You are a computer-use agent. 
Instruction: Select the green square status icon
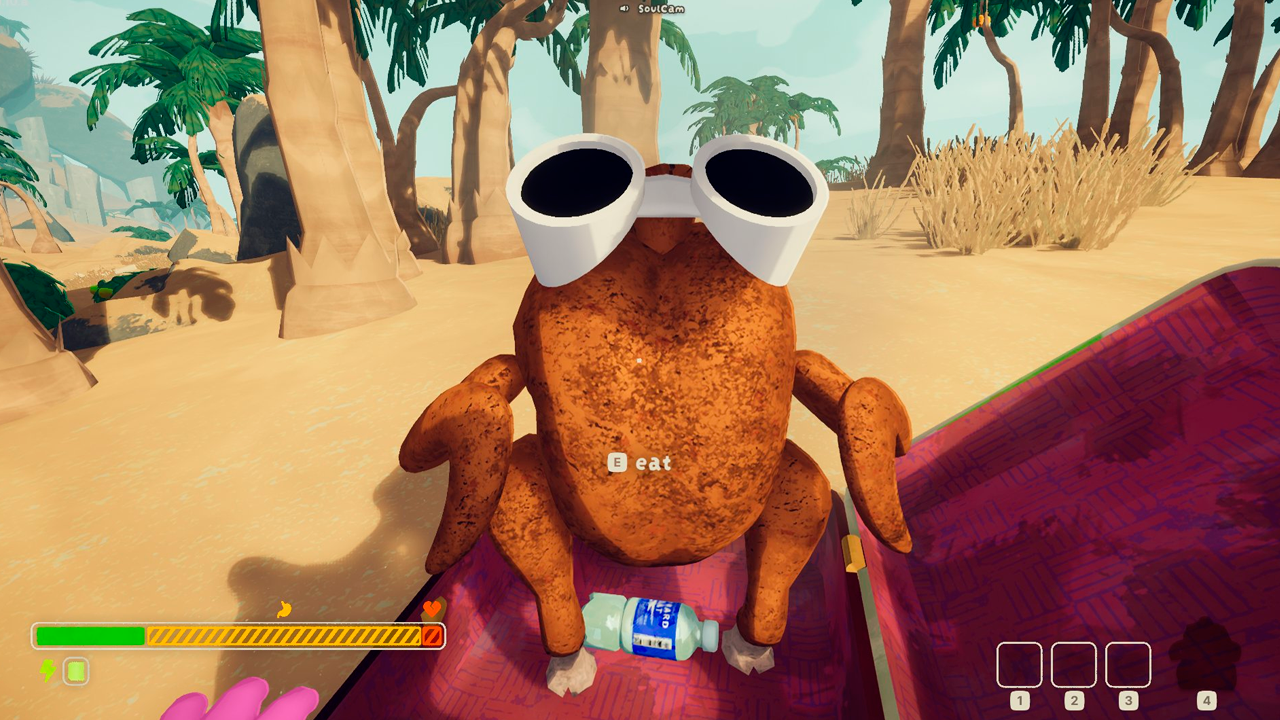76,671
